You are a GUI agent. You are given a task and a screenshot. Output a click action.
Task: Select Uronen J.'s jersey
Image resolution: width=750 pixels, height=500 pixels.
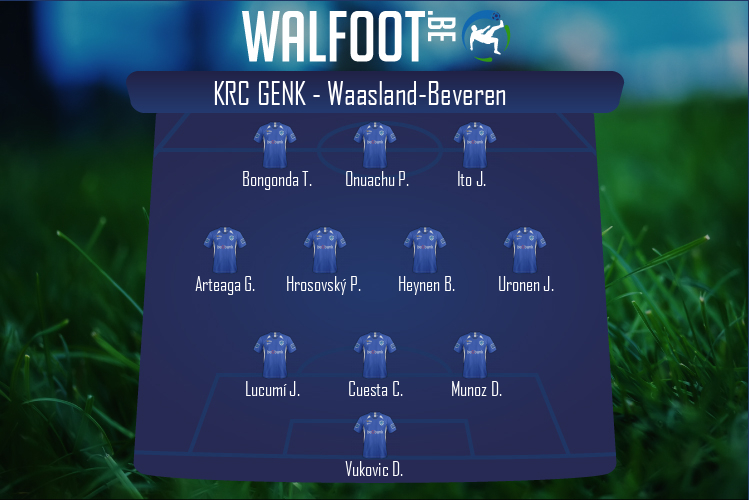point(525,250)
